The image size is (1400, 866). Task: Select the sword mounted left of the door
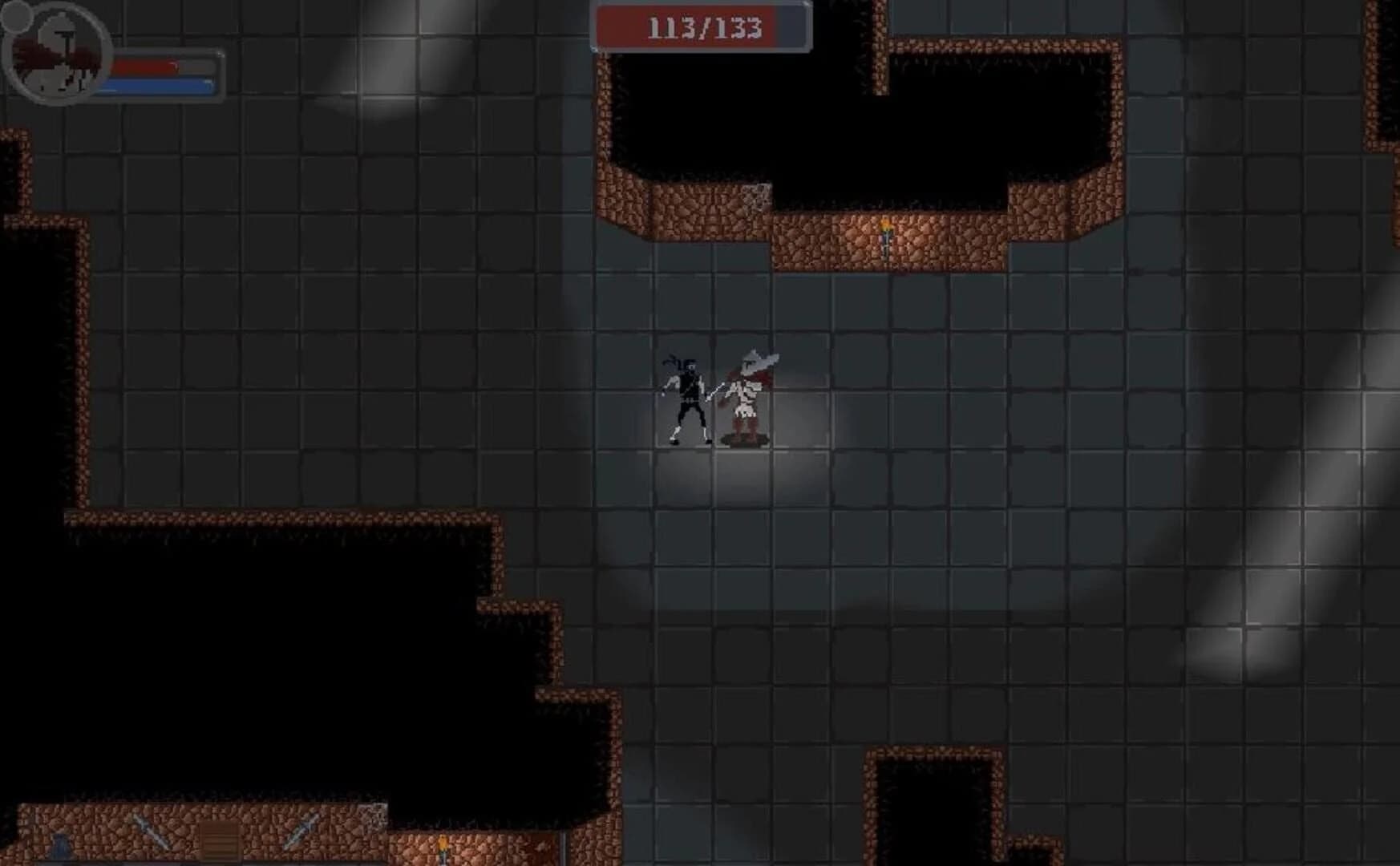151,832
